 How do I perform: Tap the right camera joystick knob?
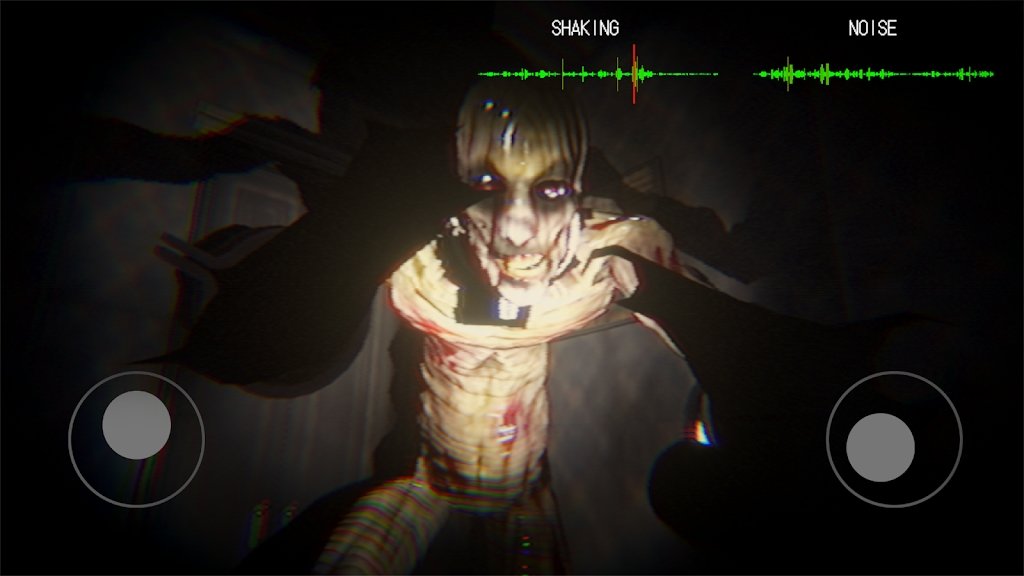(880, 447)
